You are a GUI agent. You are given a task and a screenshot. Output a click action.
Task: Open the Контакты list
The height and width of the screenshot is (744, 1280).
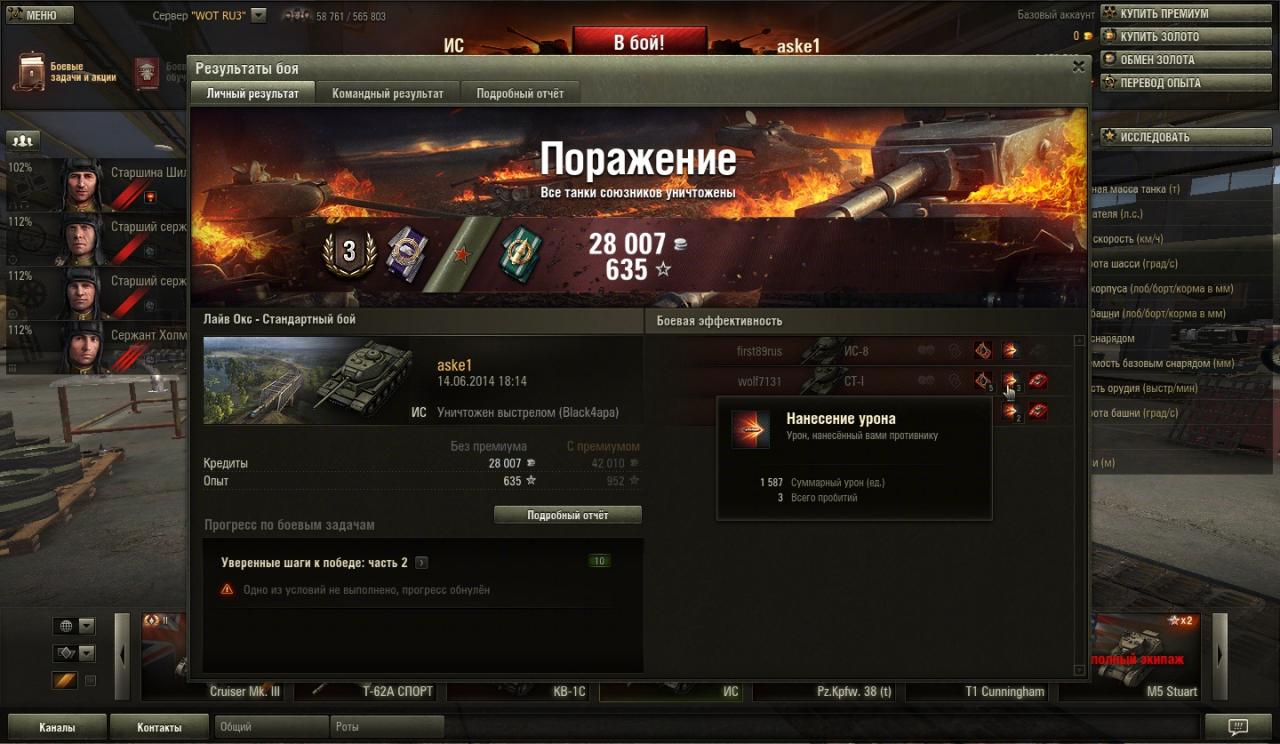159,727
